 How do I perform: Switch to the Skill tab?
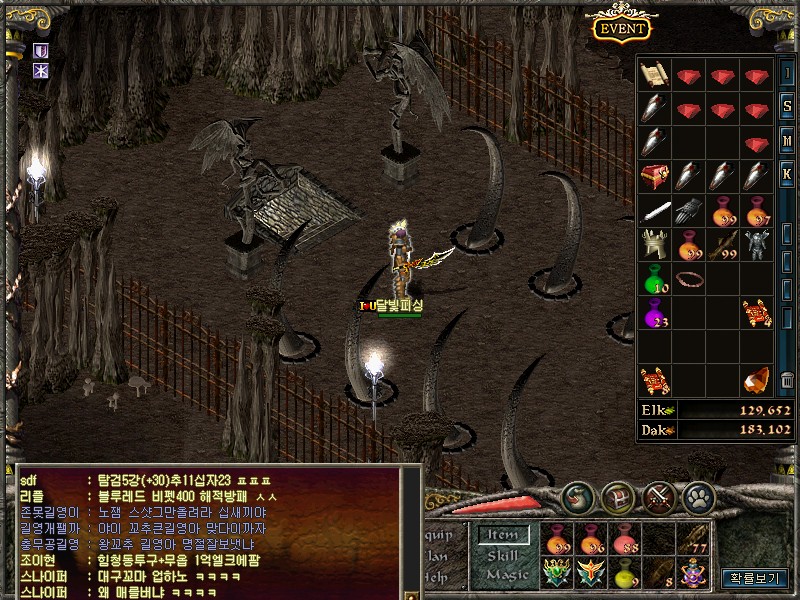click(503, 555)
